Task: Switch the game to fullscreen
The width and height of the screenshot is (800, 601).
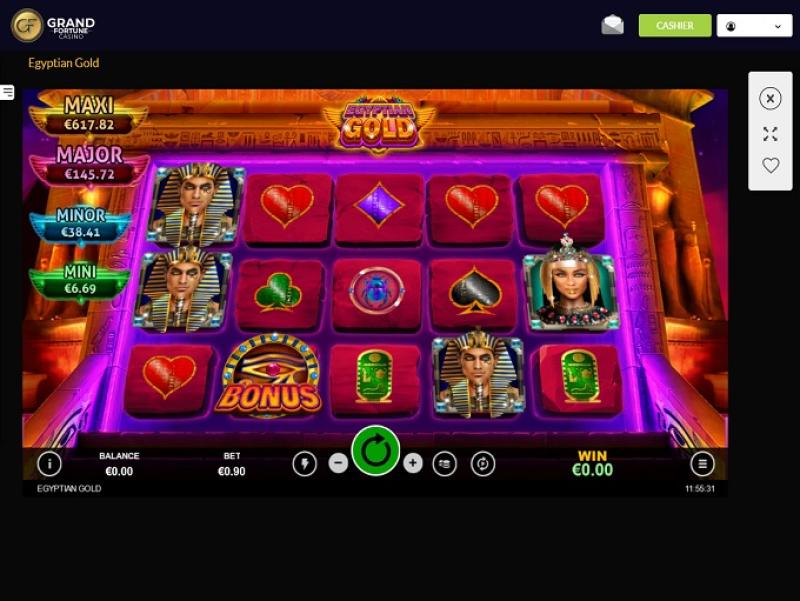Action: click(770, 133)
